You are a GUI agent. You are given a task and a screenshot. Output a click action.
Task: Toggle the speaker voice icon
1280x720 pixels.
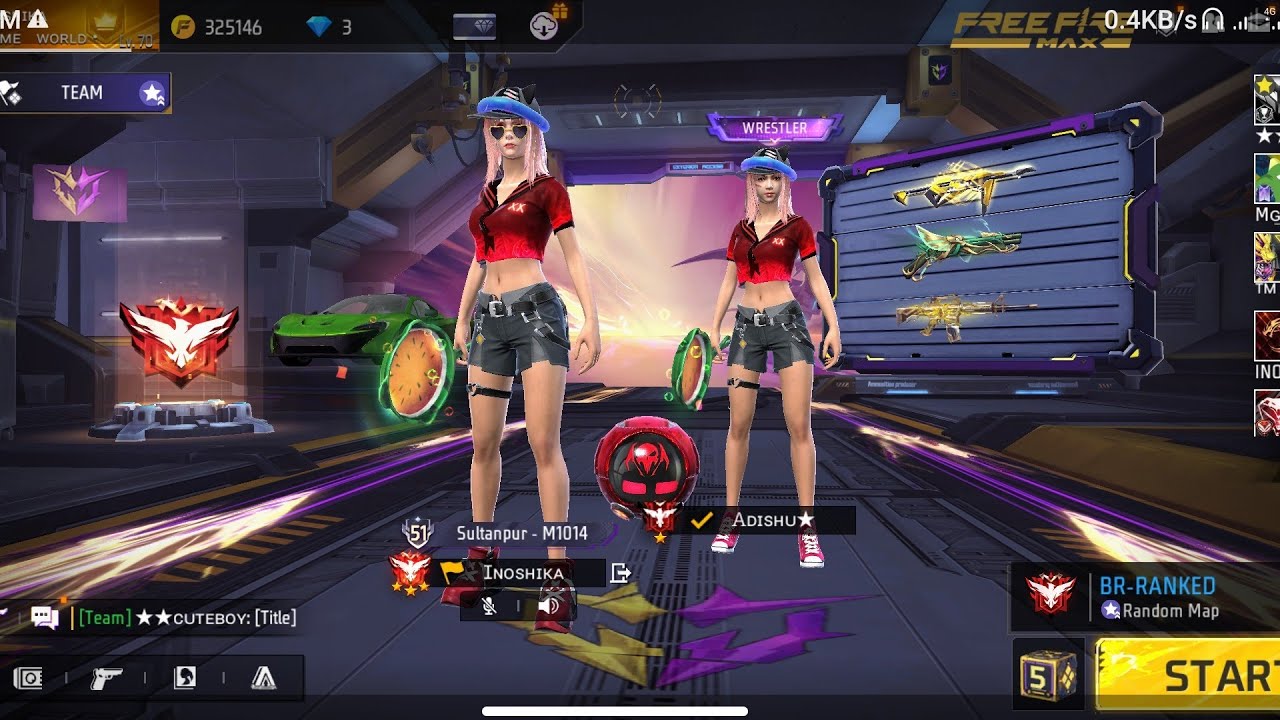(x=548, y=606)
